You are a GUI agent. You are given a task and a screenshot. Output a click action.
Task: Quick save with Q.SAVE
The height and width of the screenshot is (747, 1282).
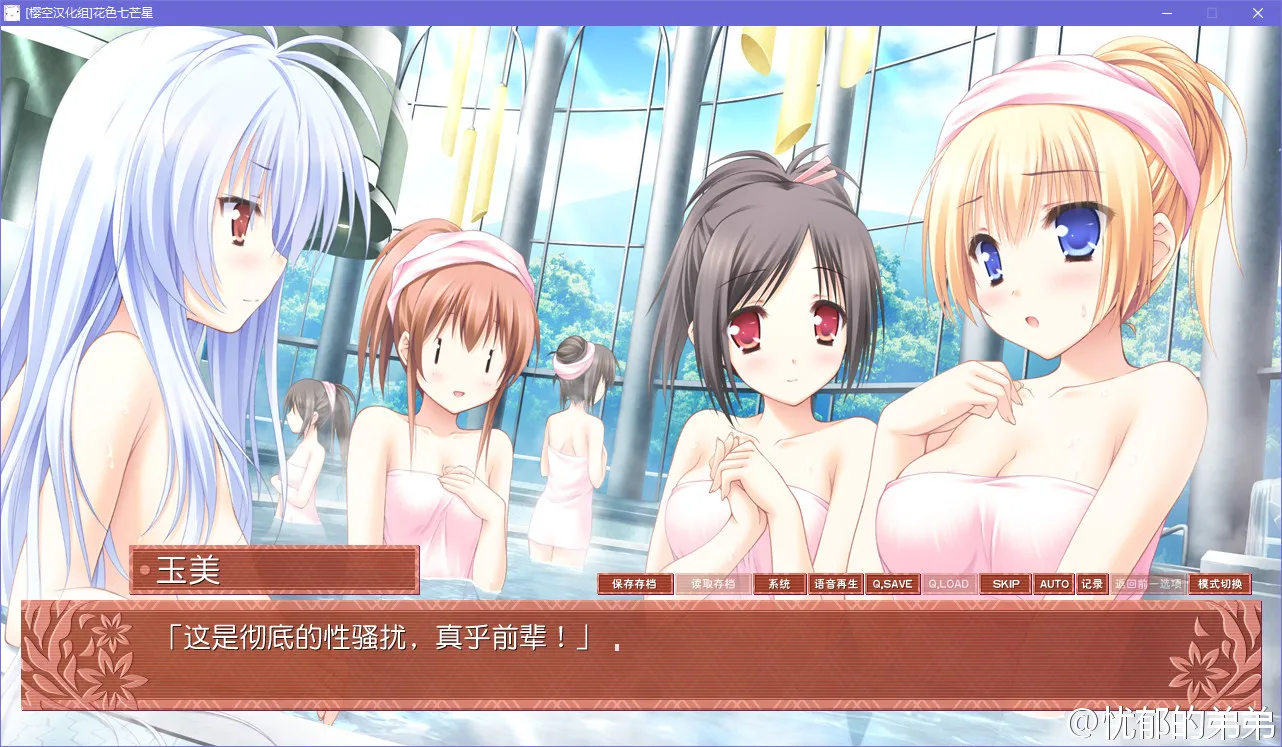click(892, 584)
